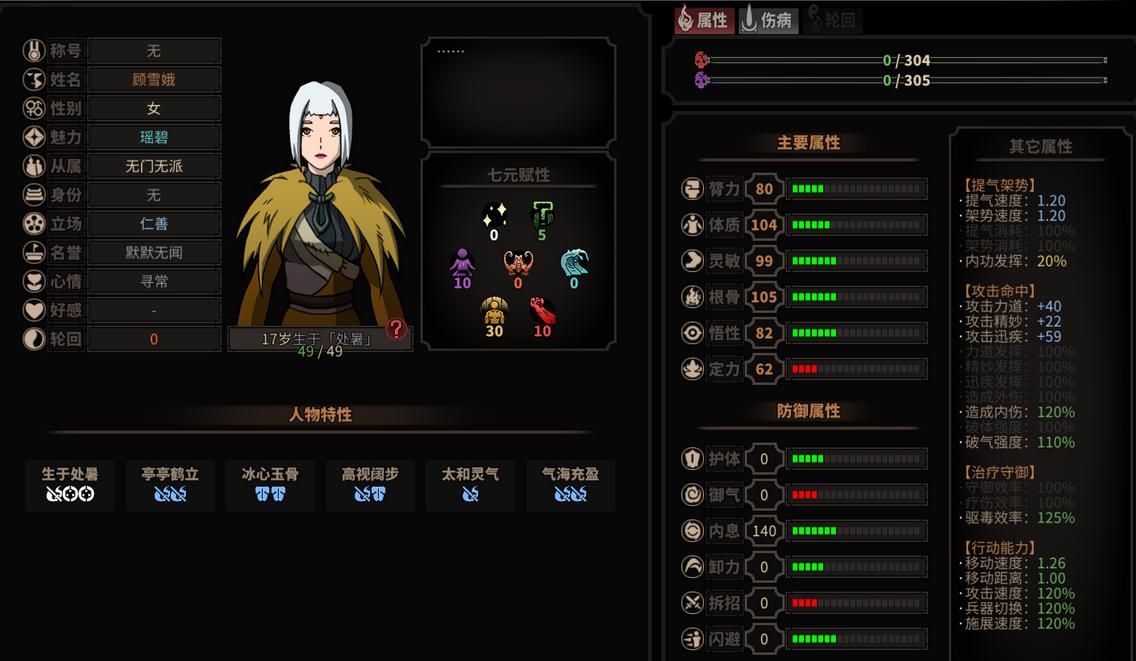Select the 内息 defense attribute

804,531
